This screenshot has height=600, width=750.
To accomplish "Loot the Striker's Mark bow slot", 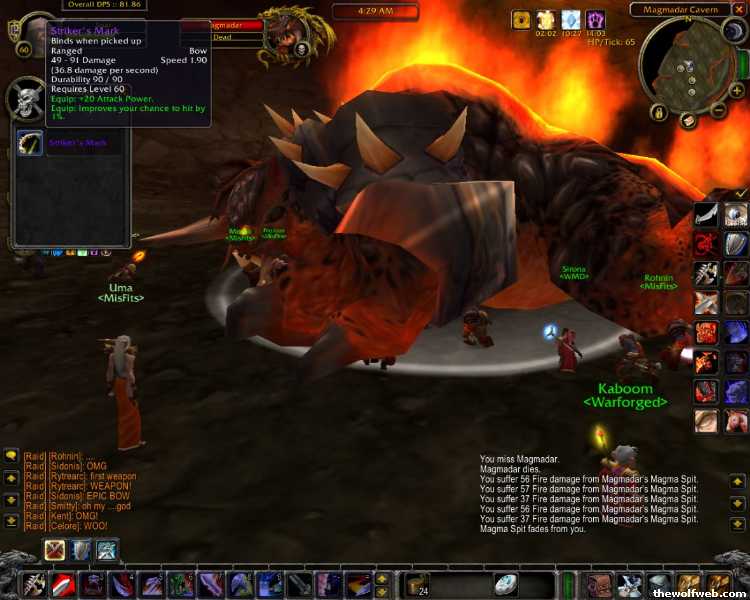I will pos(30,143).
